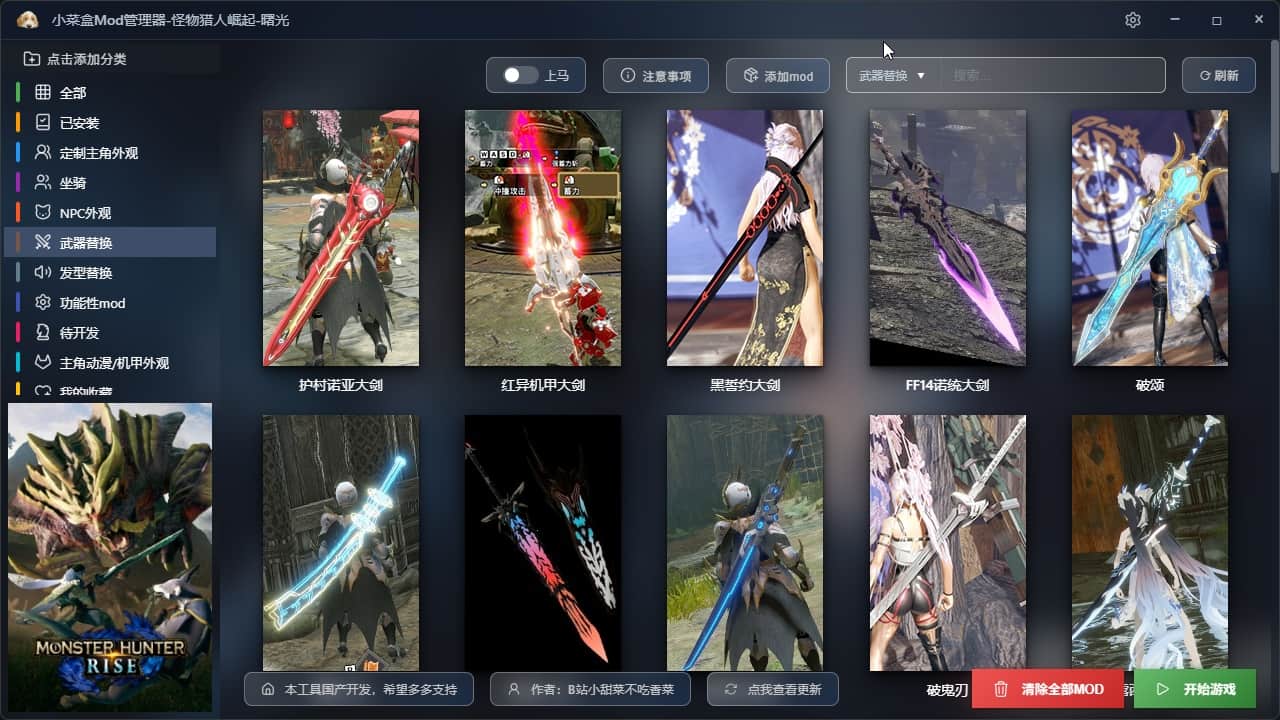The image size is (1280, 720).
Task: Open the 定制主角外观 category
Action: click(98, 153)
